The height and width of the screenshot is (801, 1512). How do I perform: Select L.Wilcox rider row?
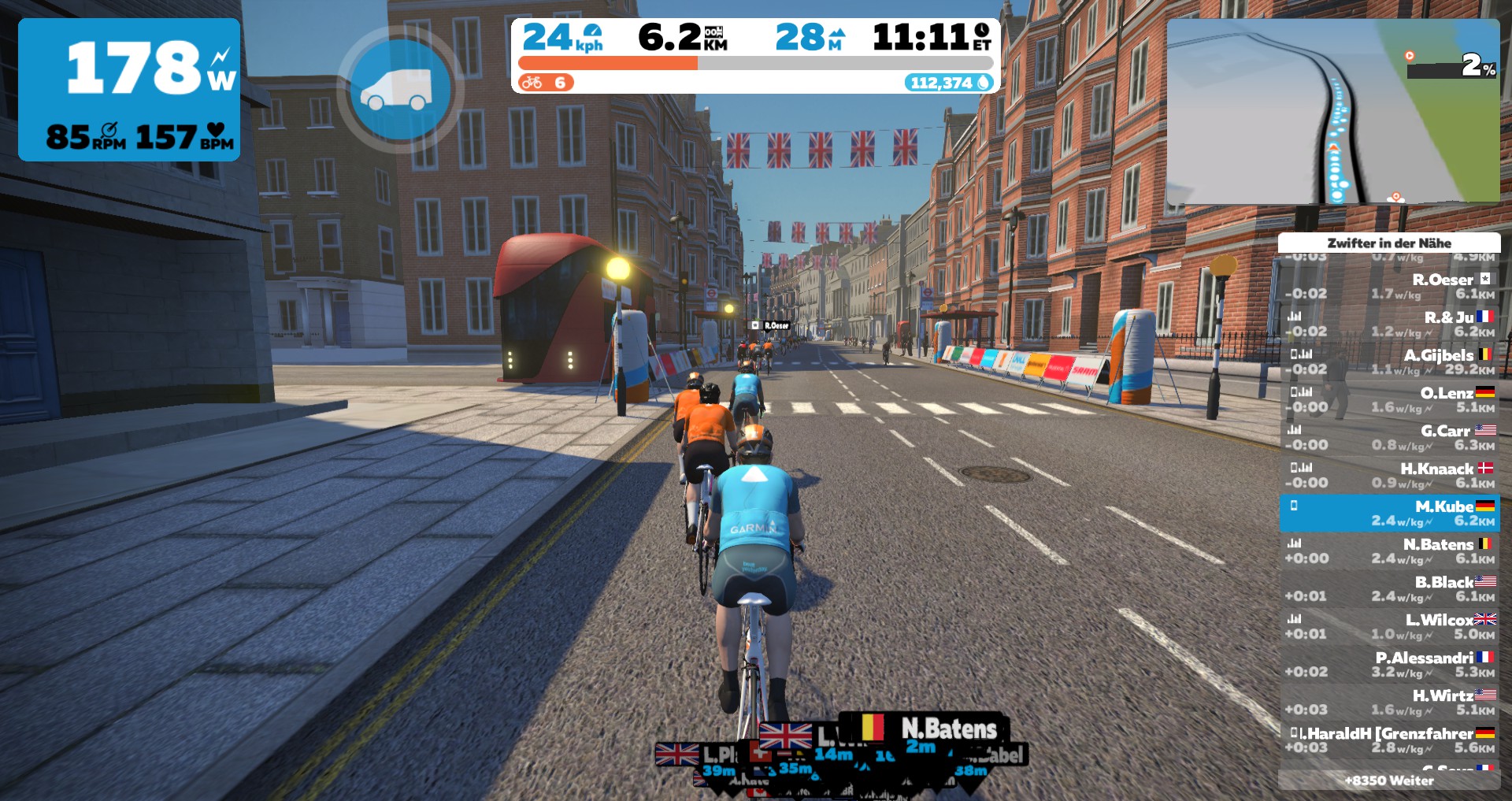tap(1389, 627)
